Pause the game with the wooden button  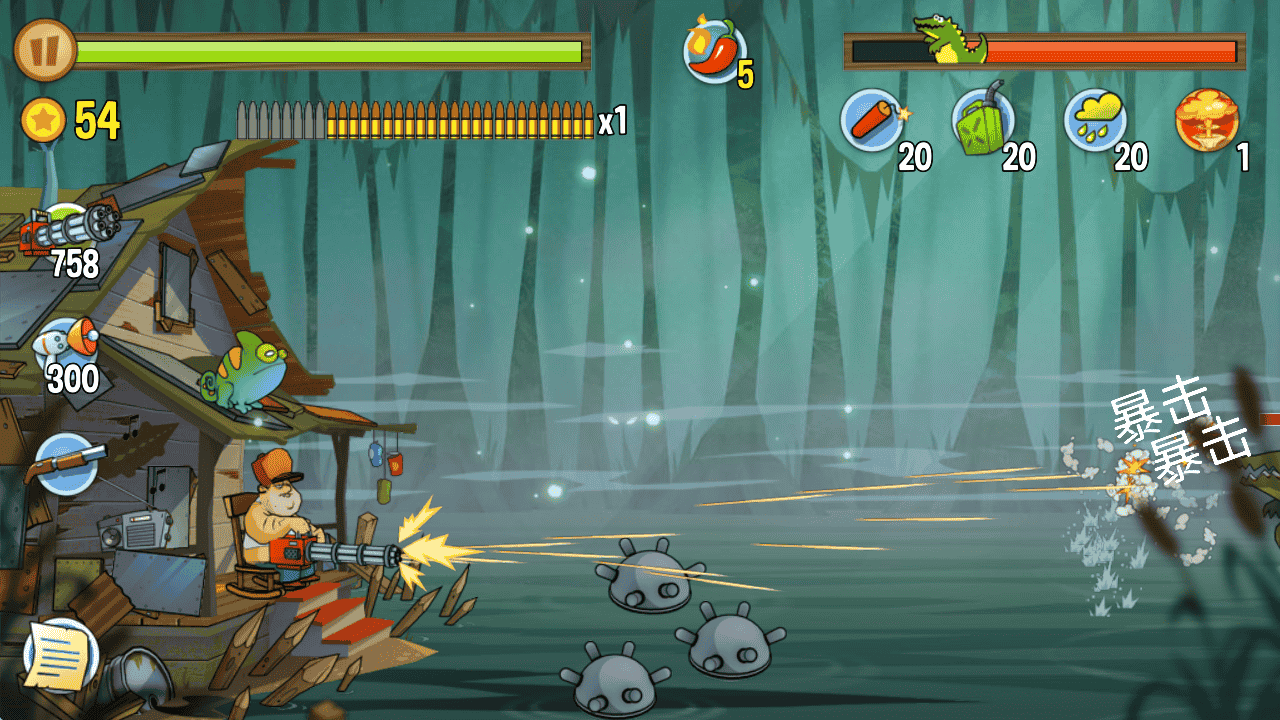point(45,50)
